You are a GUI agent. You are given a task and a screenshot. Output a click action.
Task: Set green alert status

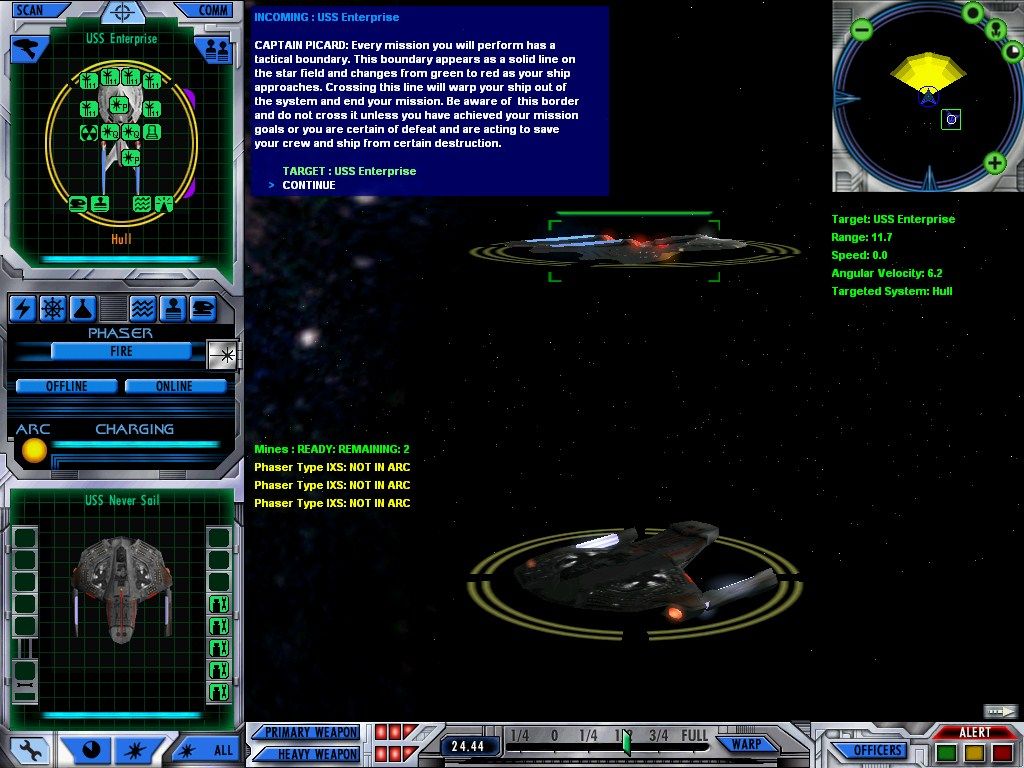coord(946,752)
